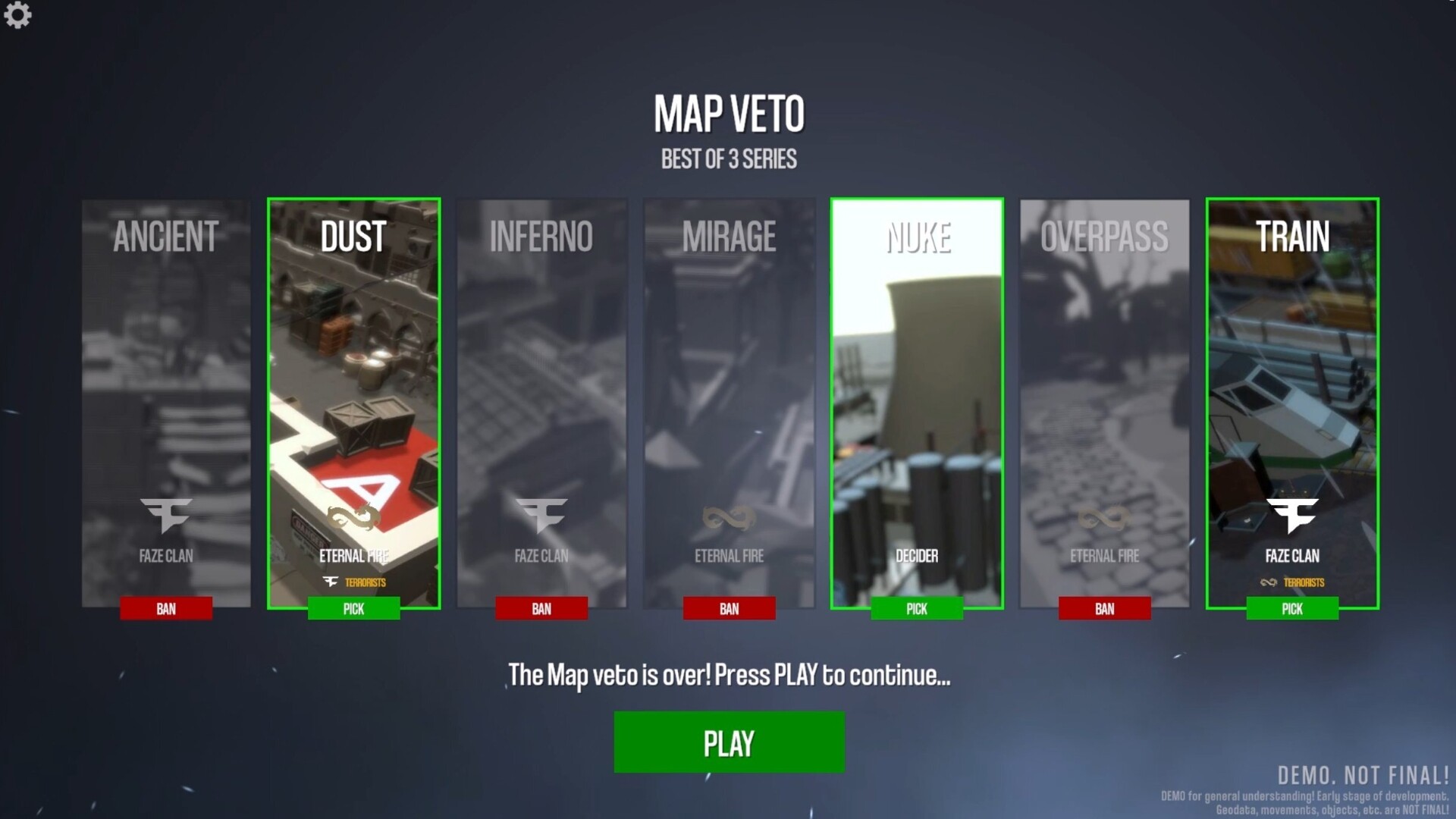
Task: Click the FaZe Clan logo on Train
Action: [x=1291, y=516]
